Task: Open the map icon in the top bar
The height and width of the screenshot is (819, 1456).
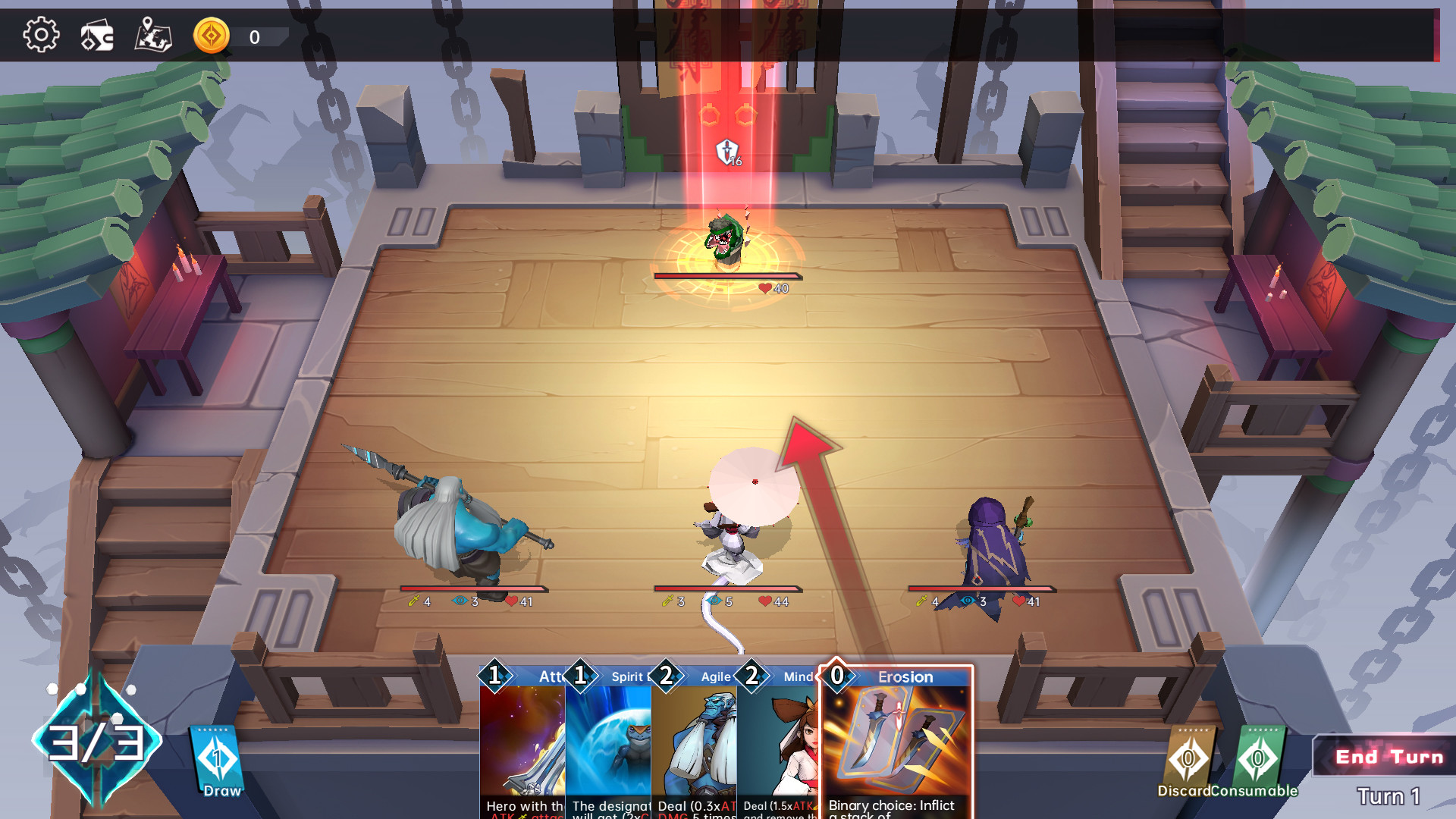Action: pyautogui.click(x=152, y=34)
